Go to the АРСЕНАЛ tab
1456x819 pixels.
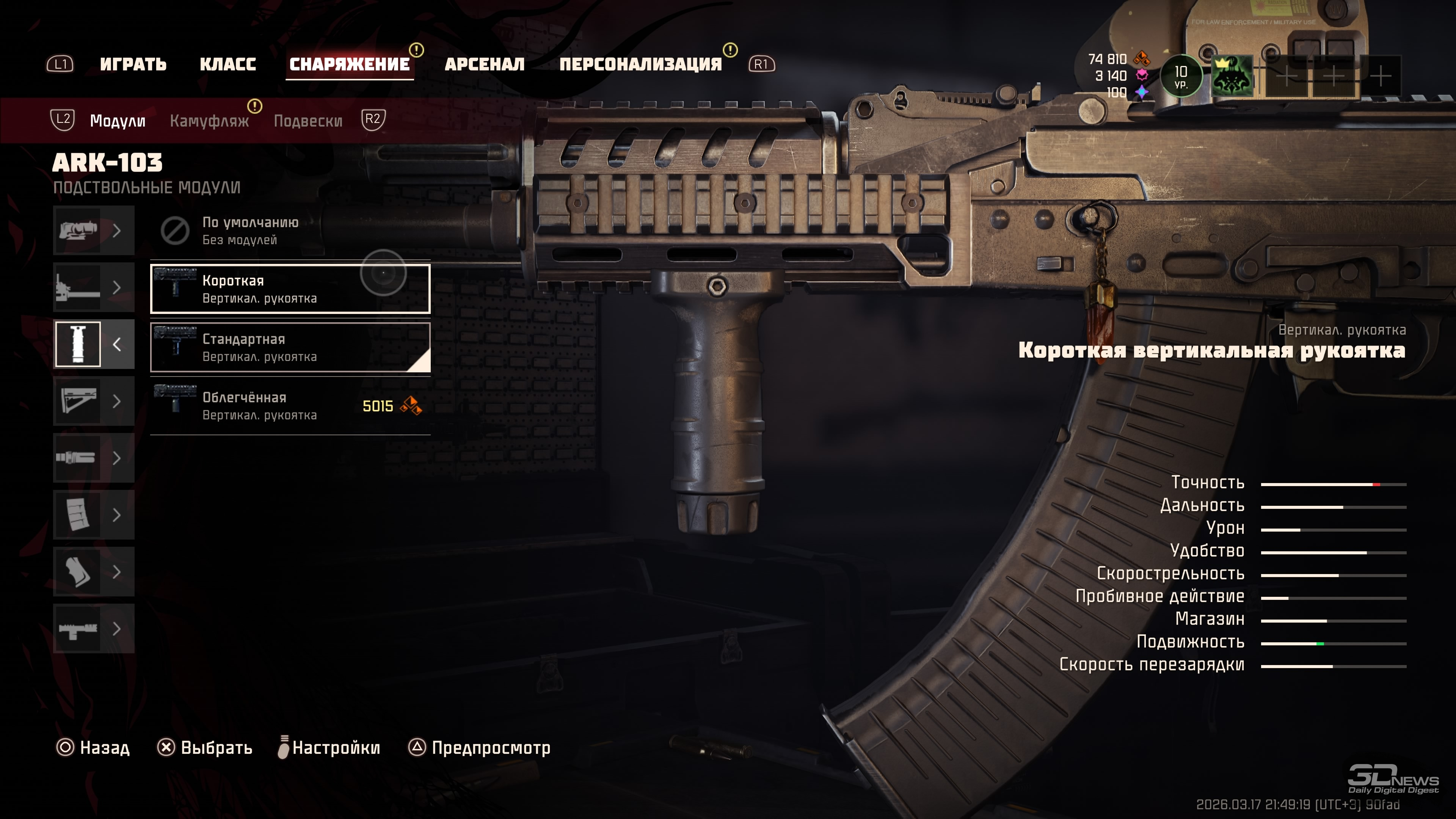pyautogui.click(x=485, y=64)
